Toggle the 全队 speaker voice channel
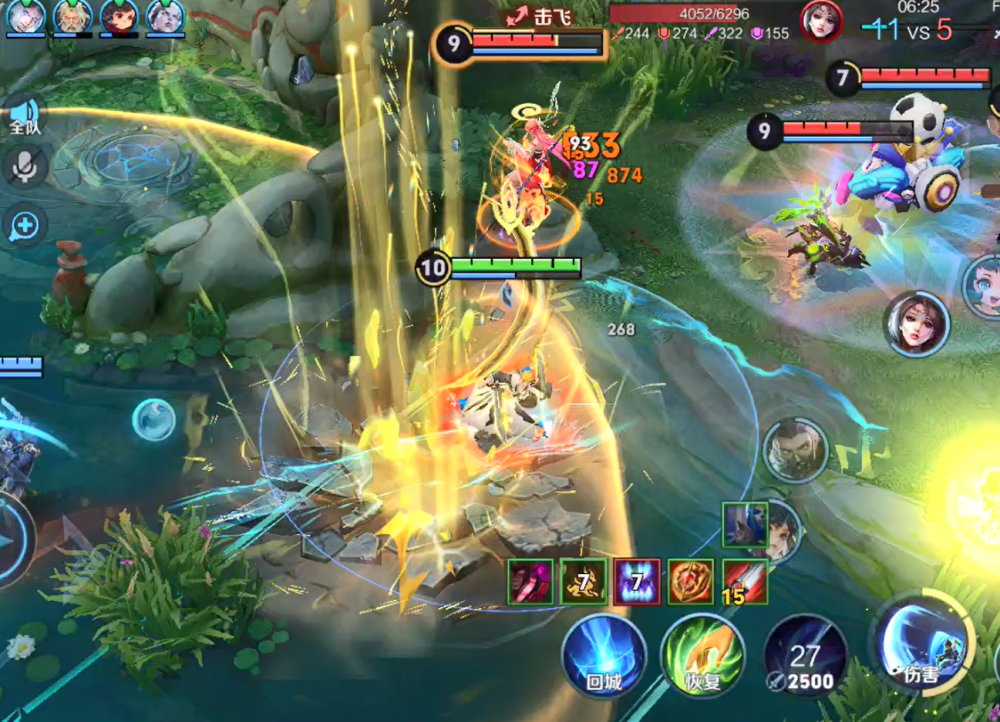The image size is (1000, 722). pyautogui.click(x=25, y=115)
